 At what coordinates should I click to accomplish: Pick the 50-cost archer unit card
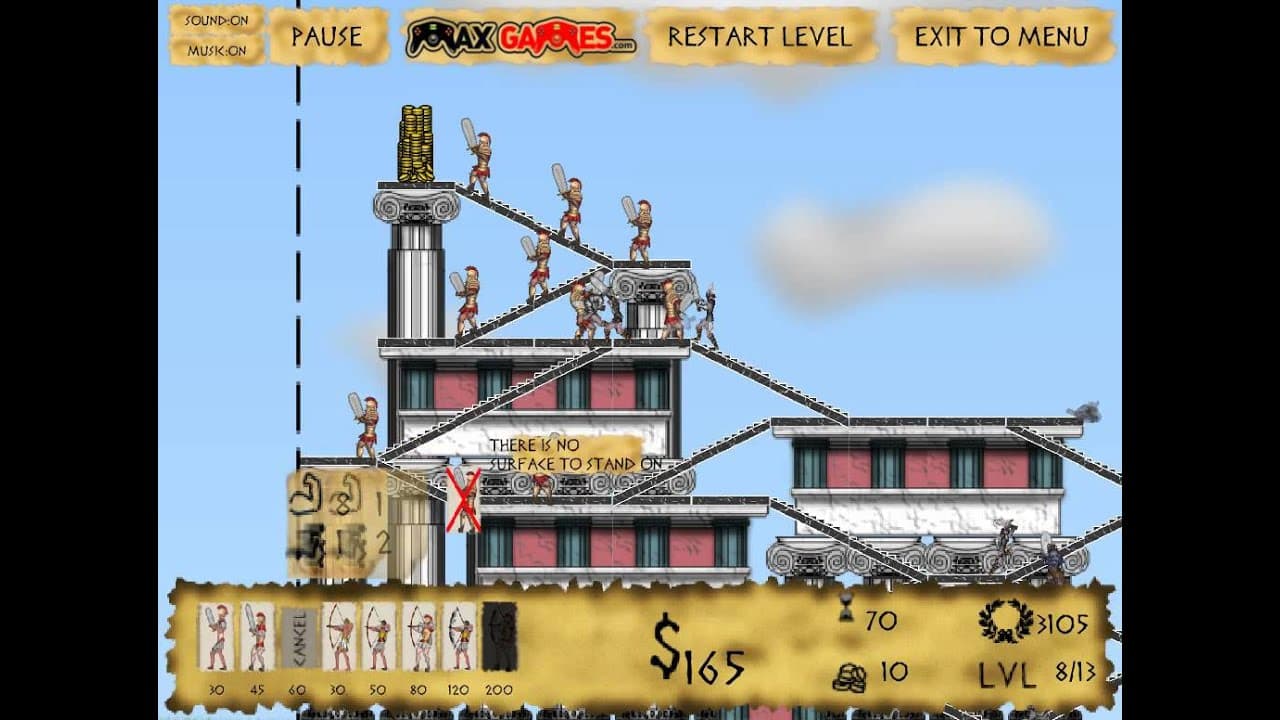pyautogui.click(x=379, y=636)
